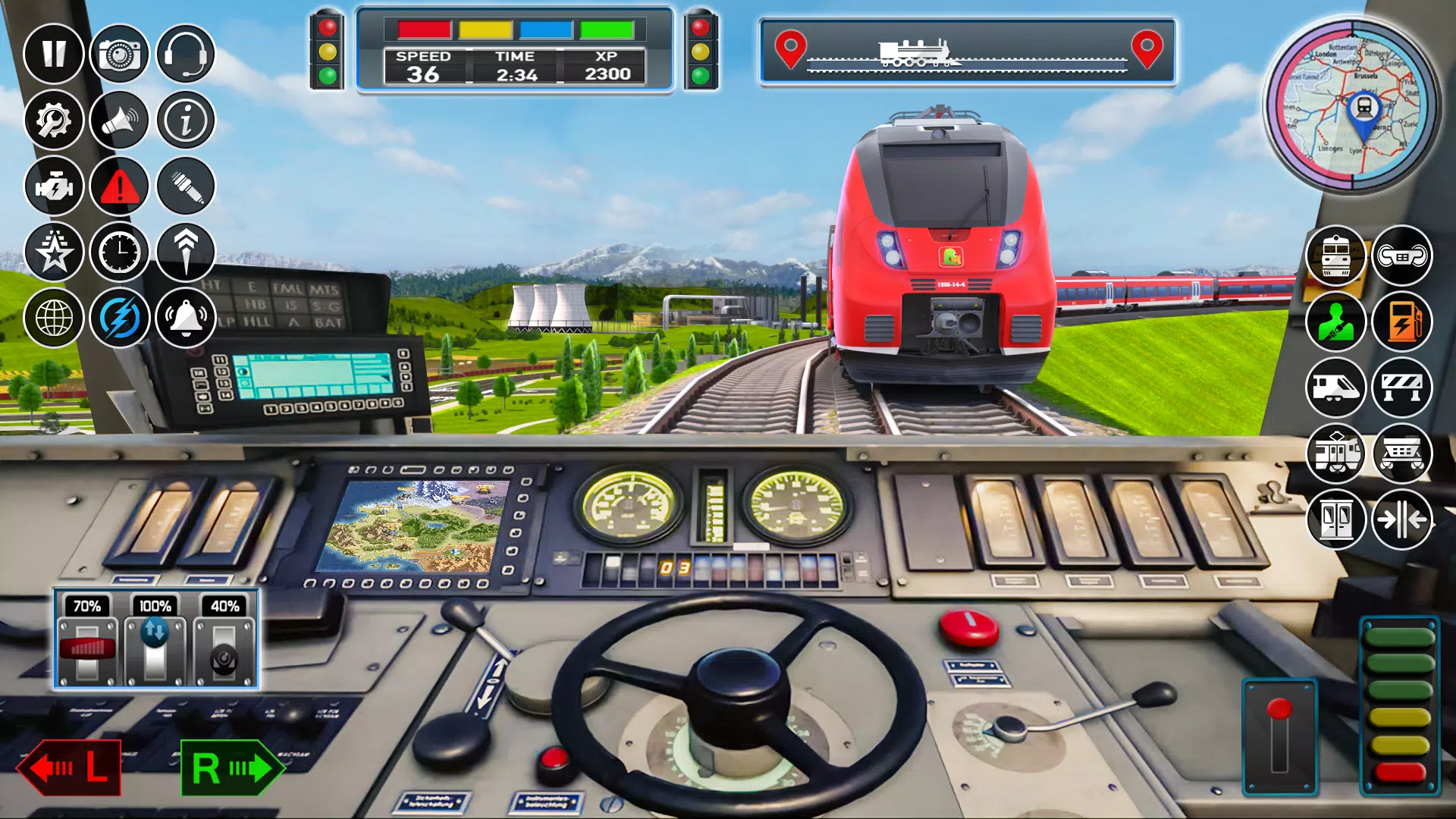The width and height of the screenshot is (1456, 819).
Task: Tap the passenger boarding icon
Action: 1336,322
